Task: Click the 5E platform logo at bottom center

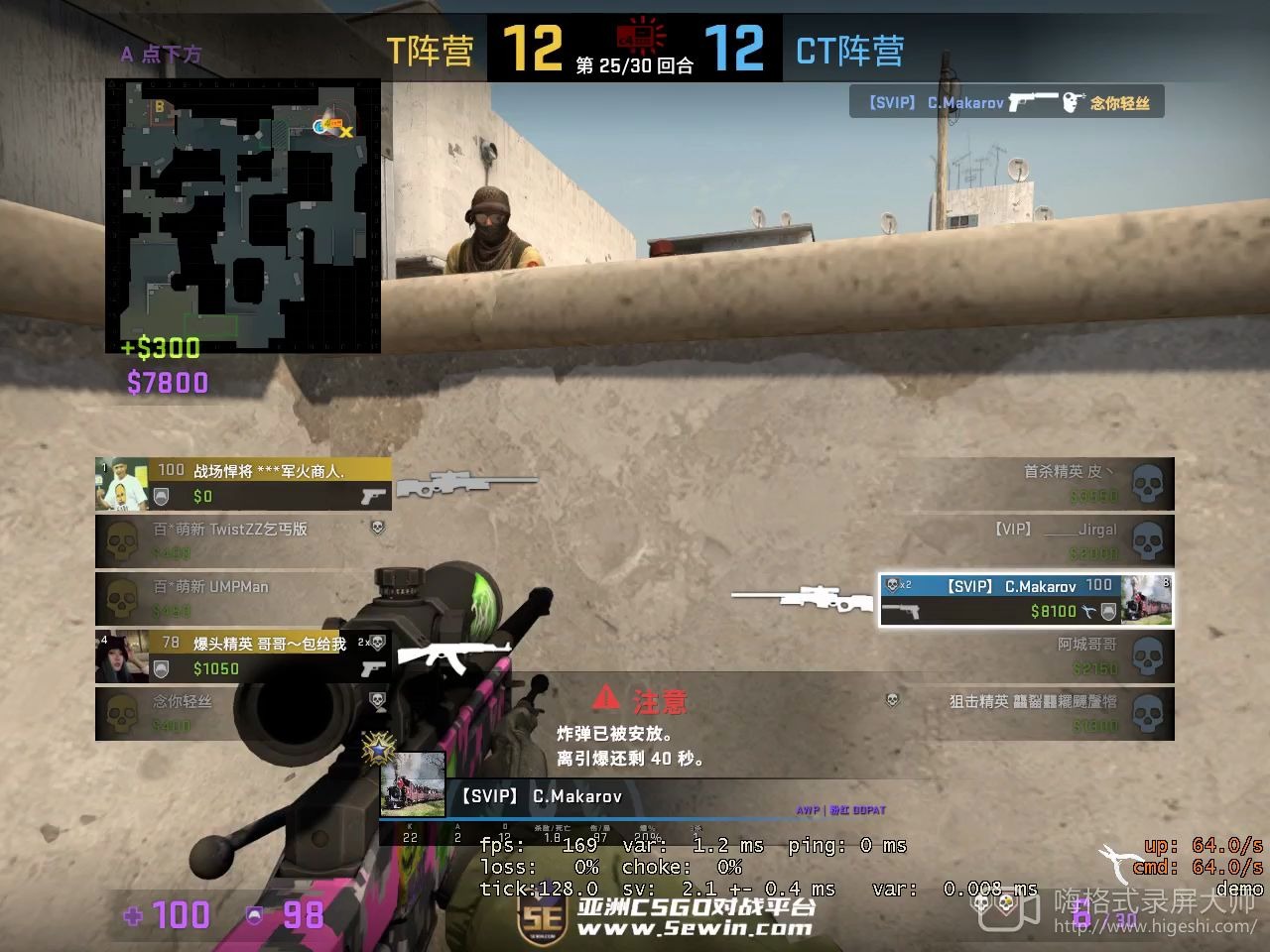Action: coord(542,918)
